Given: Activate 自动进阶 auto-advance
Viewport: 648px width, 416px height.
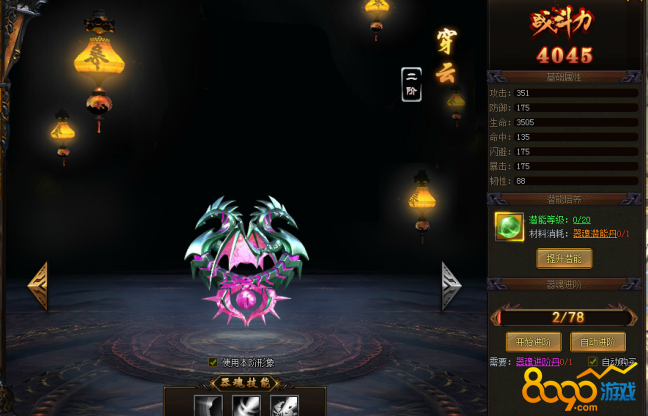Looking at the screenshot, I should (598, 341).
